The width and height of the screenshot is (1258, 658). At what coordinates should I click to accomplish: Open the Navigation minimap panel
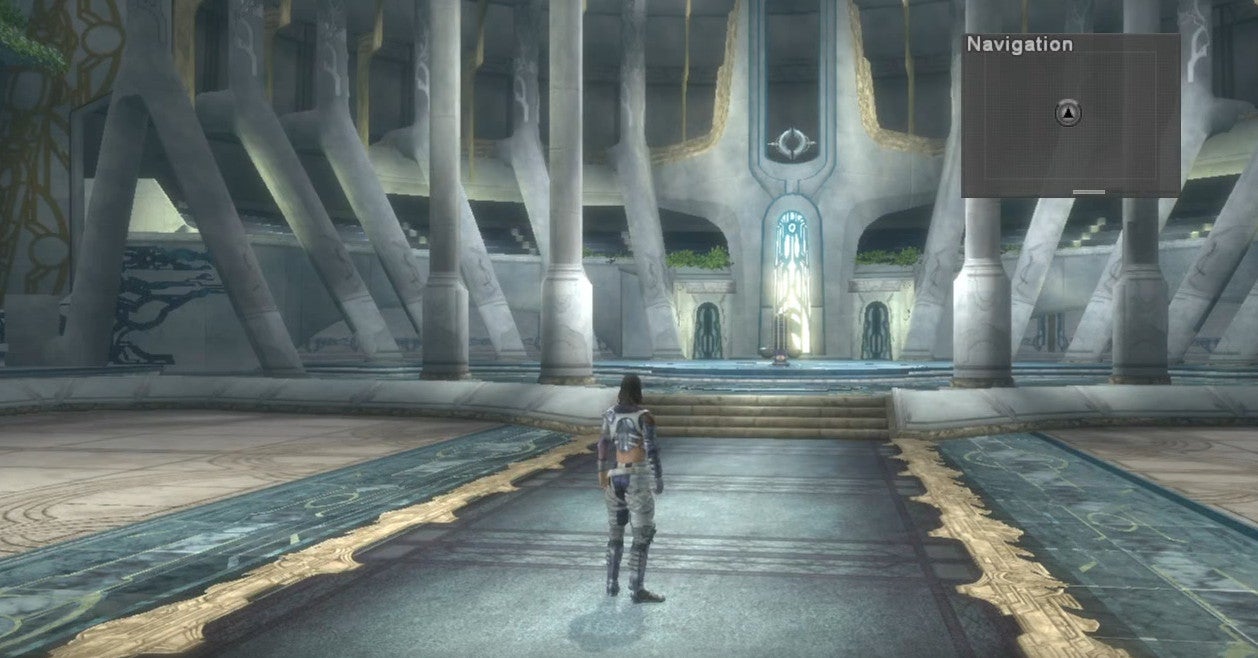pos(1070,115)
